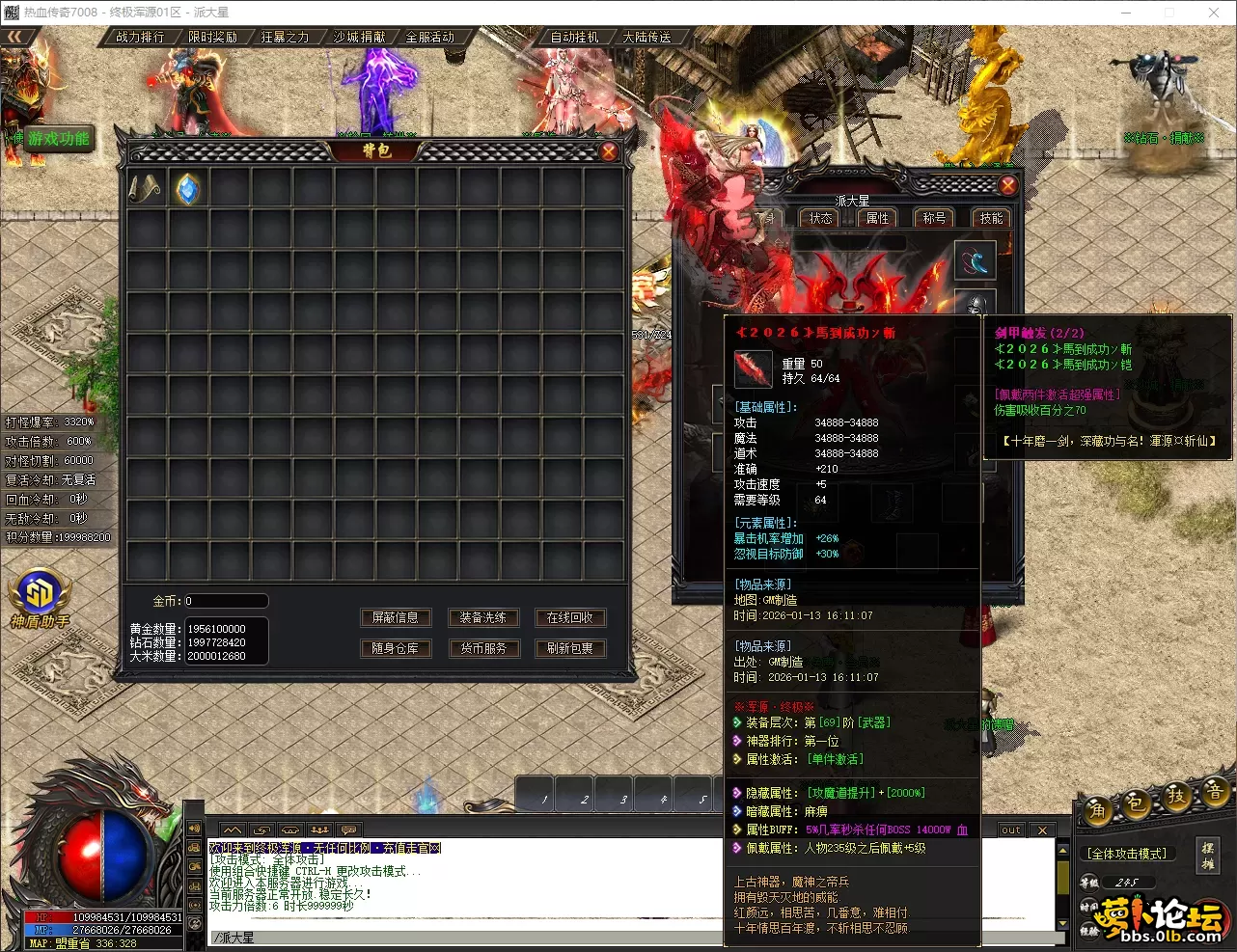This screenshot has width=1237, height=952.
Task: Click 刷新包裹 to refresh the bag
Action: [569, 648]
